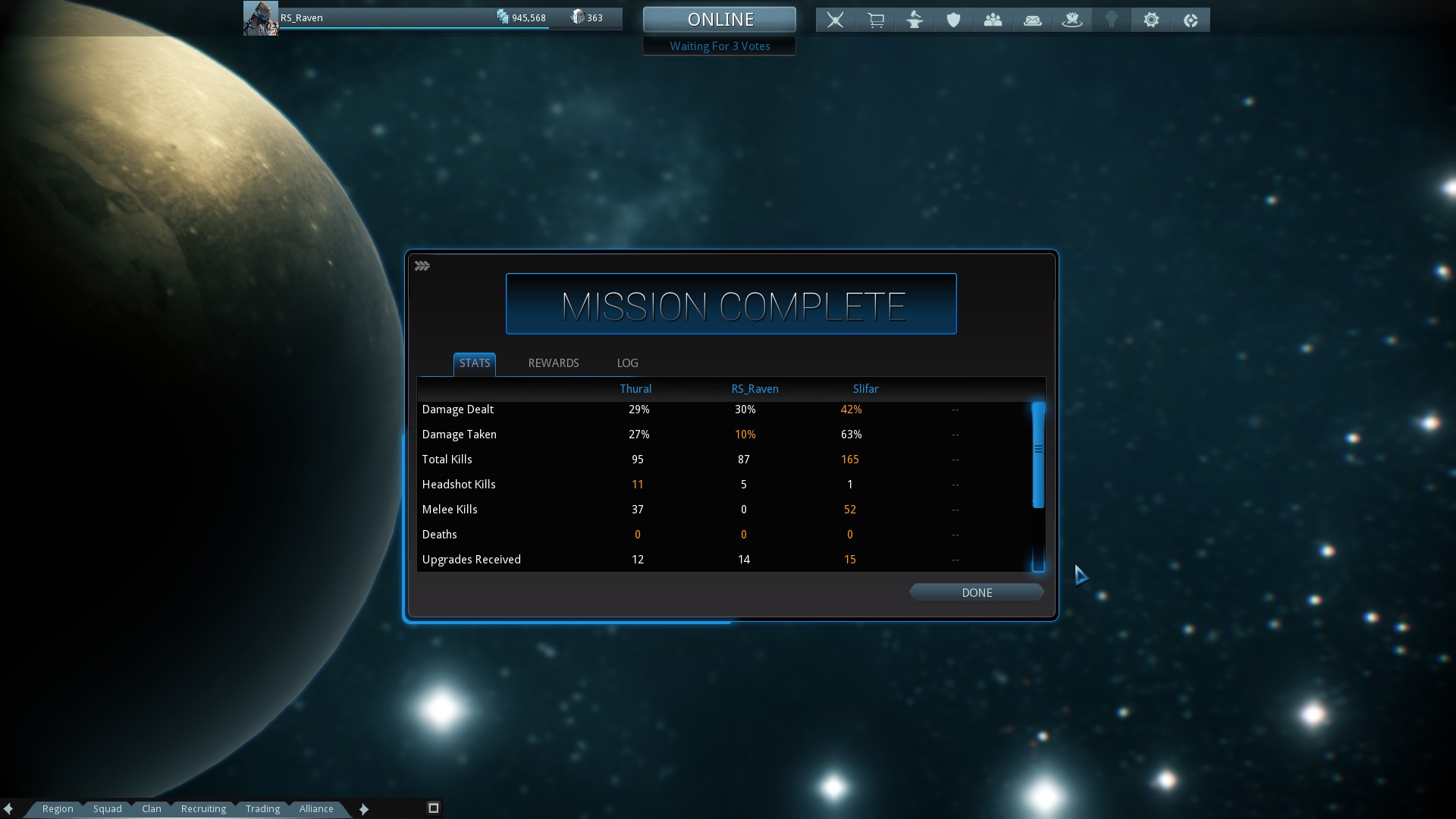Image resolution: width=1456 pixels, height=819 pixels.
Task: Switch to the Region chat tab
Action: point(58,808)
